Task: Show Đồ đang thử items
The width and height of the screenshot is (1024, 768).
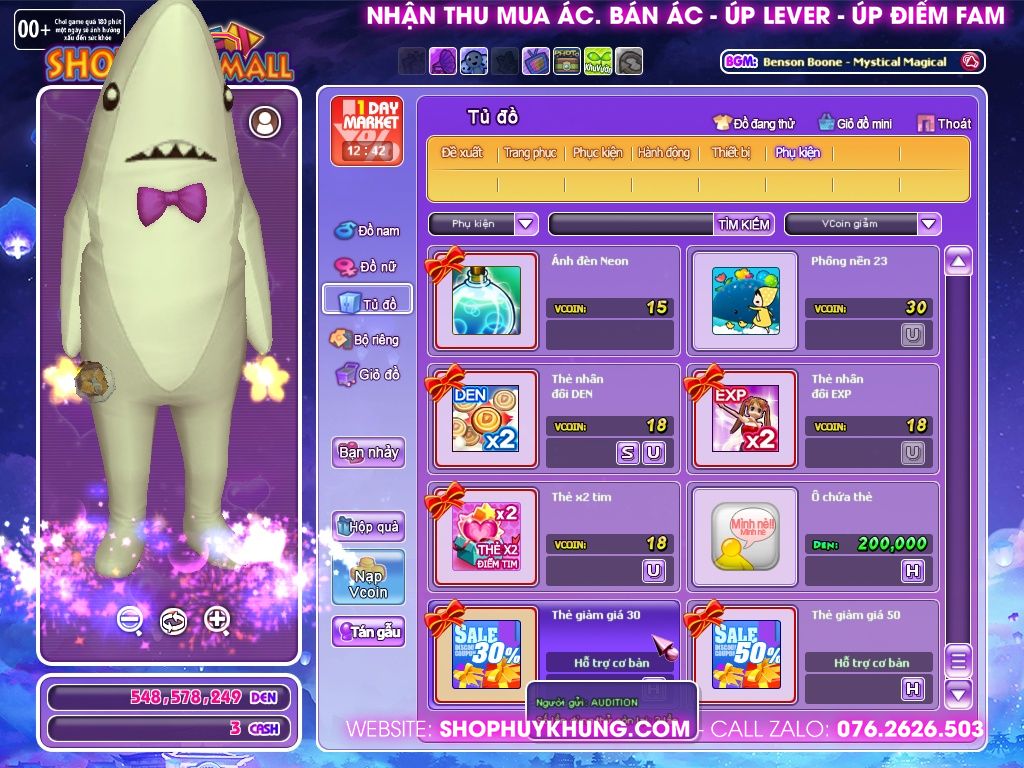Action: point(754,123)
